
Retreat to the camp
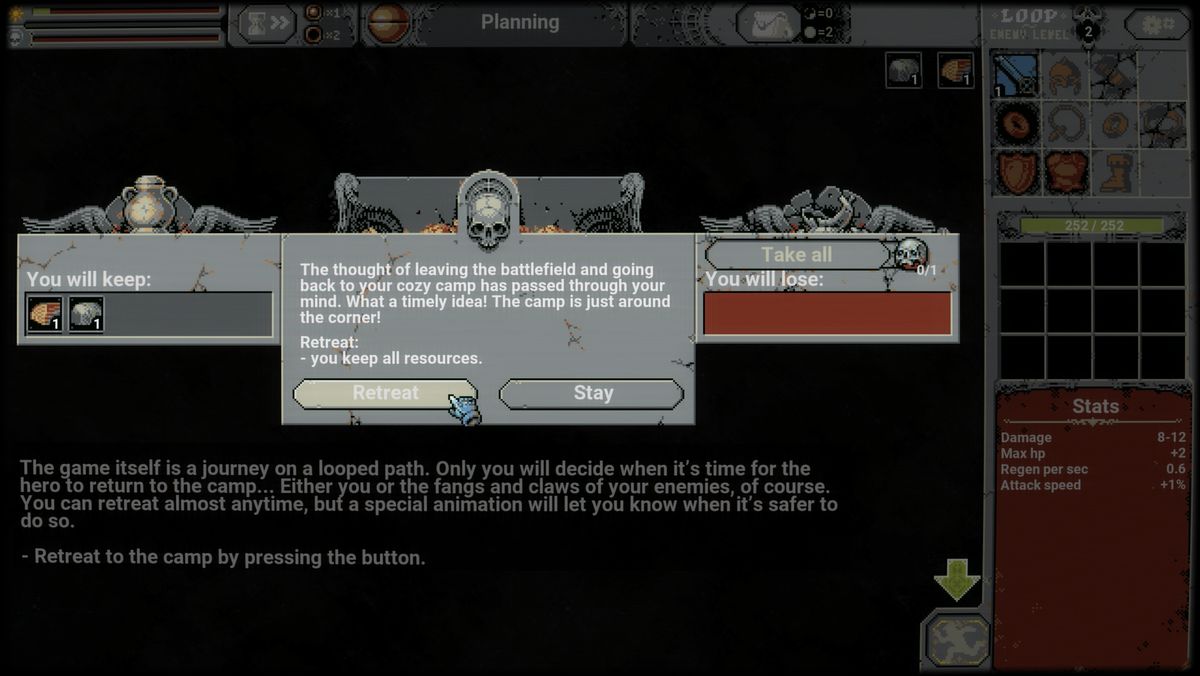(x=385, y=393)
